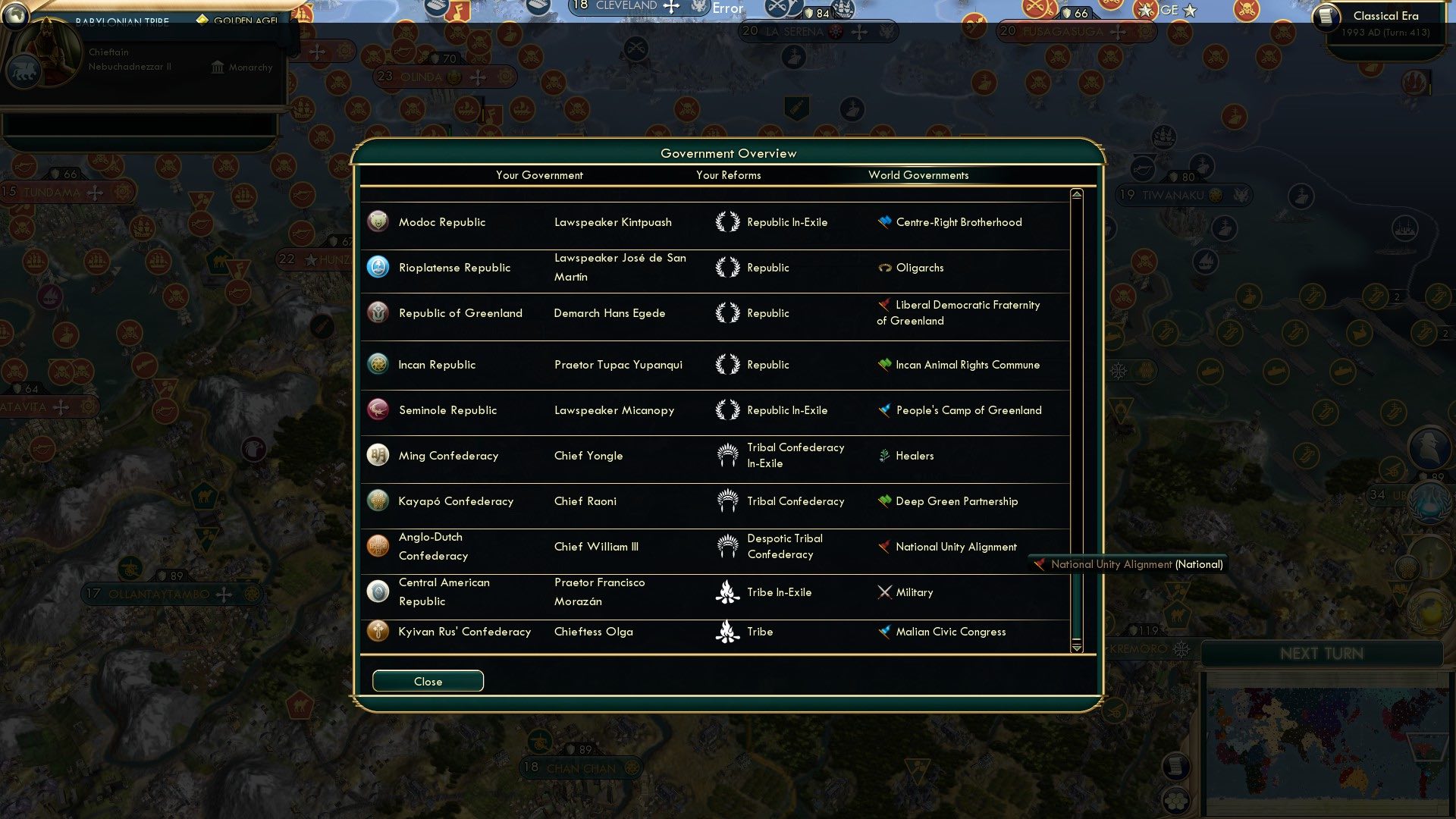The height and width of the screenshot is (819, 1456).
Task: Click the National Unity Alignment red flag icon
Action: [882, 546]
